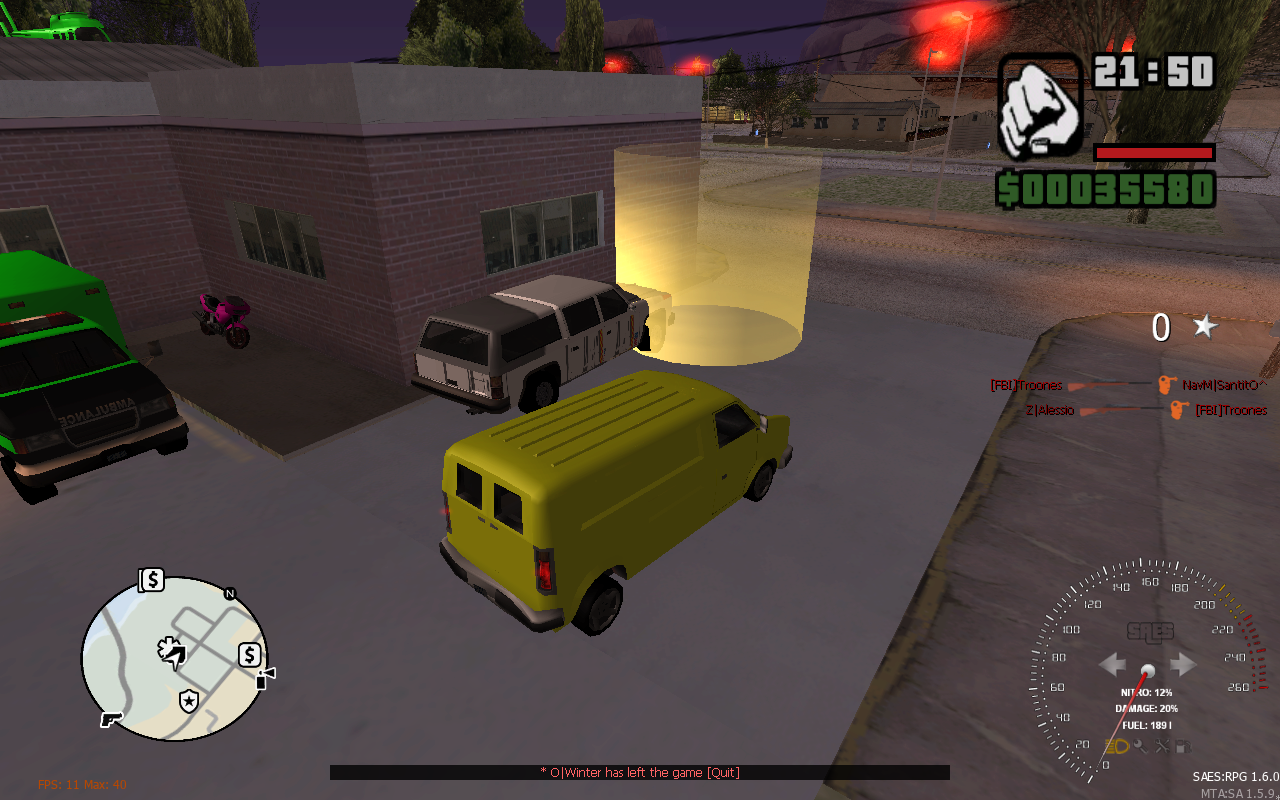
Task: Click the fuel pump indicator icon
Action: coord(1183,746)
